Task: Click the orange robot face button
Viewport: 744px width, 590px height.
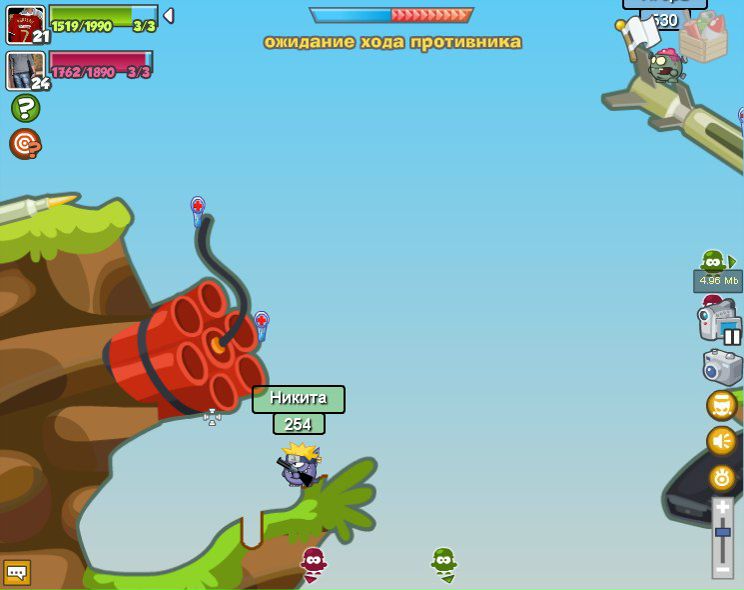Action: 722,405
